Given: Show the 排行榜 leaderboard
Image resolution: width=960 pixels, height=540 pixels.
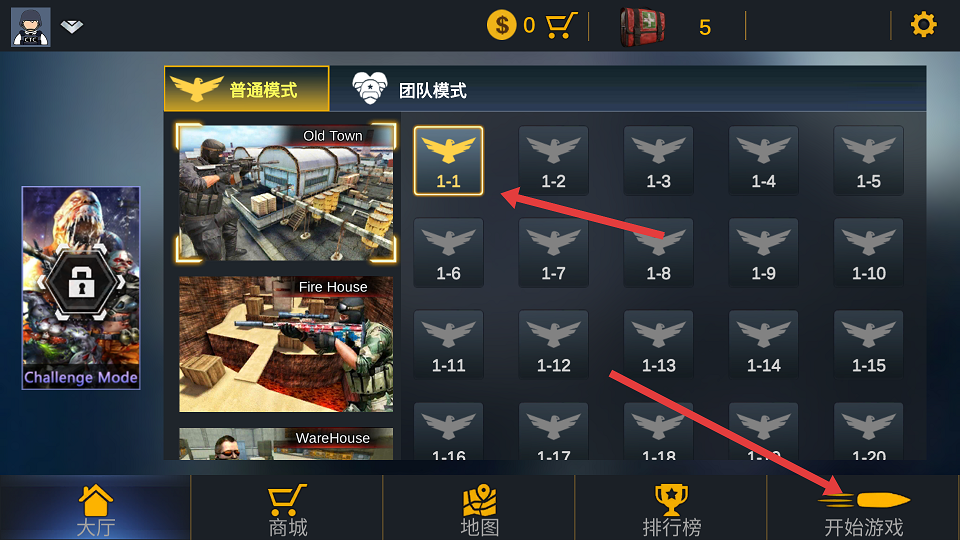Looking at the screenshot, I should [671, 510].
